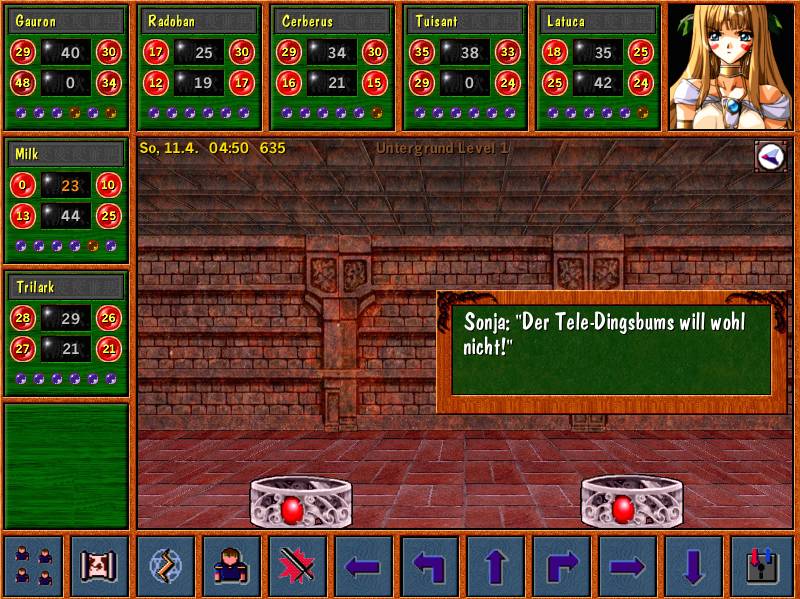Viewport: 800px width, 599px height.
Task: Select Tuisant's character panel
Action: click(466, 67)
